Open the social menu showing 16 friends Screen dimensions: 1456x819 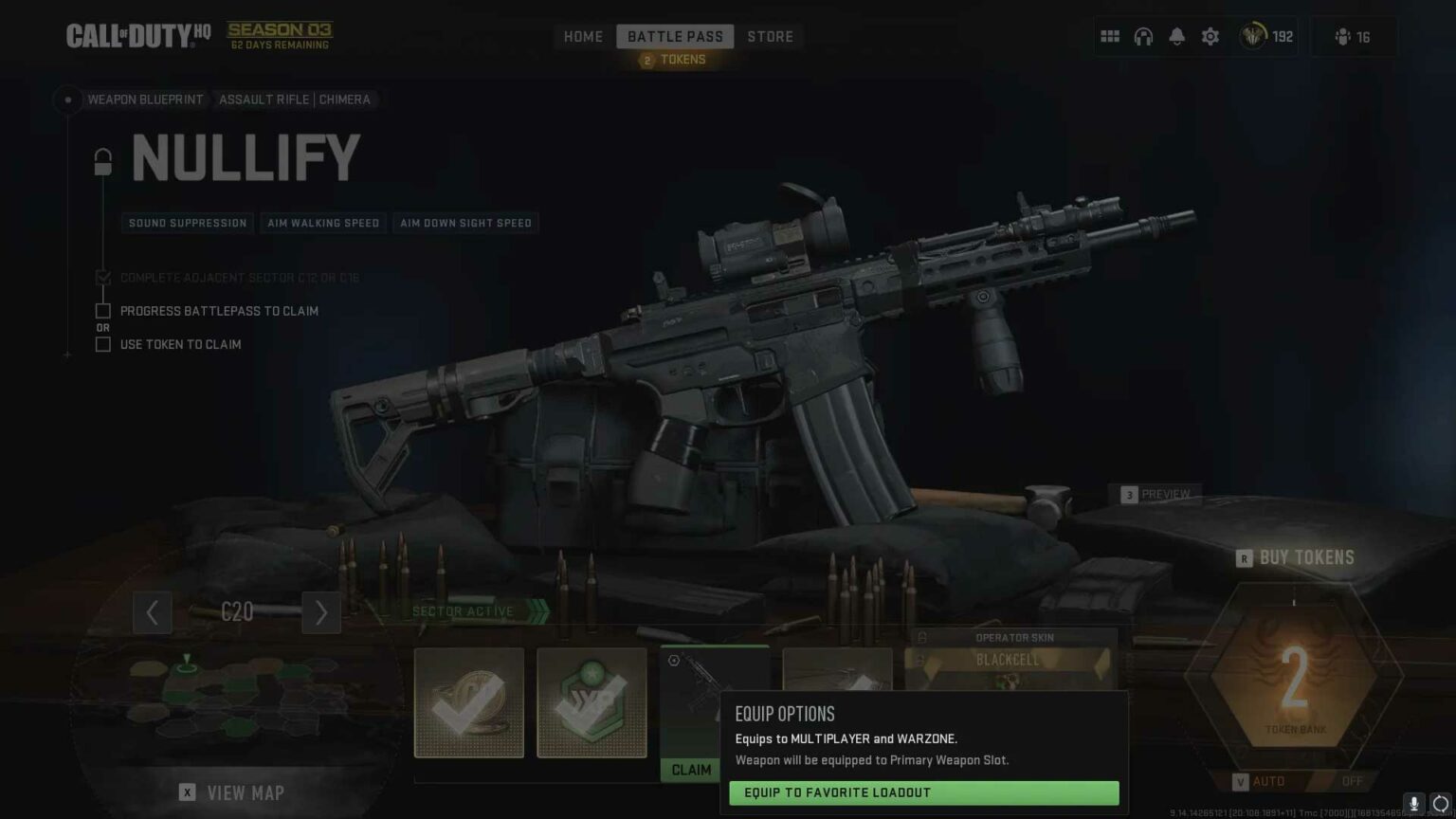pos(1353,36)
